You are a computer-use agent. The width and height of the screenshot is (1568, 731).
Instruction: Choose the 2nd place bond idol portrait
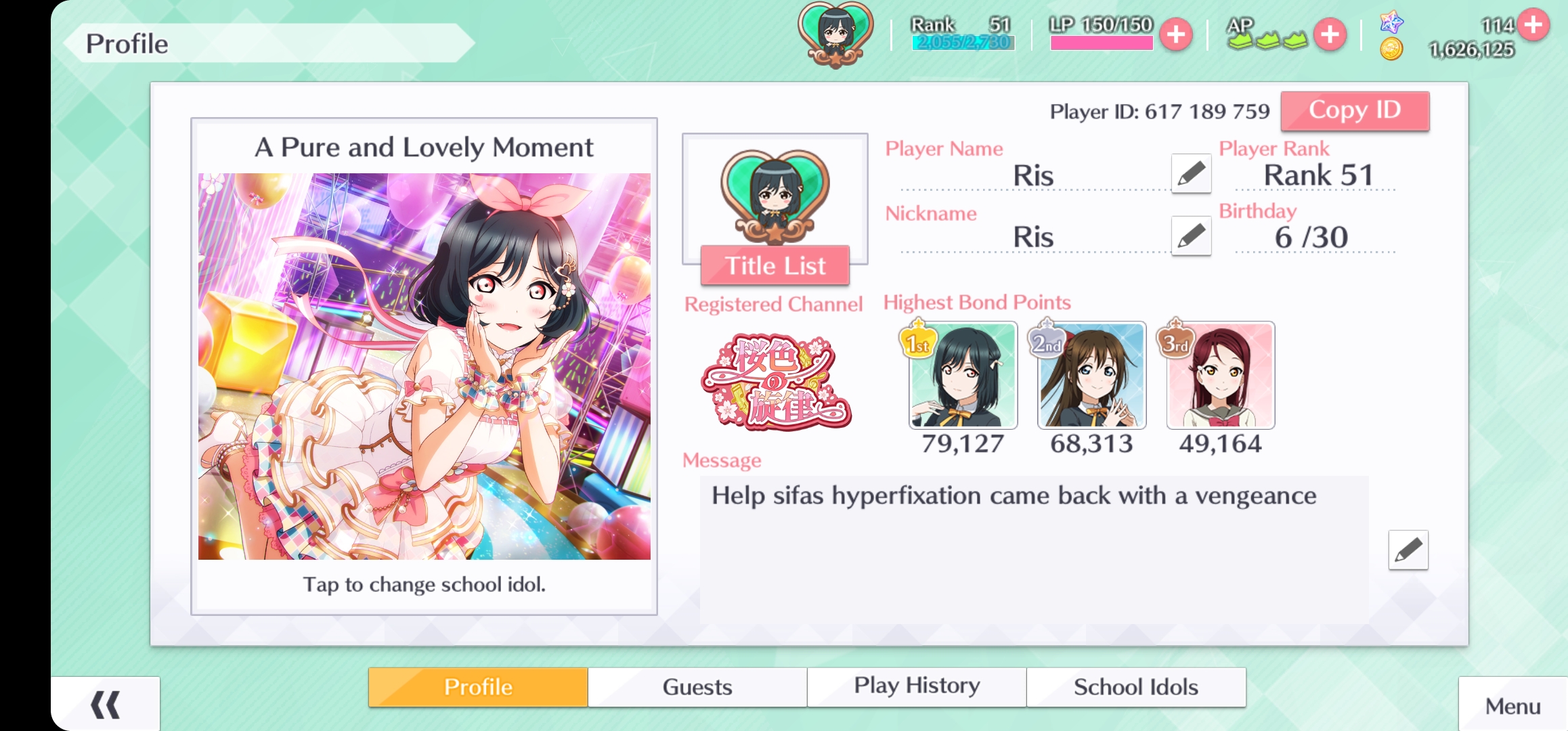point(1091,376)
